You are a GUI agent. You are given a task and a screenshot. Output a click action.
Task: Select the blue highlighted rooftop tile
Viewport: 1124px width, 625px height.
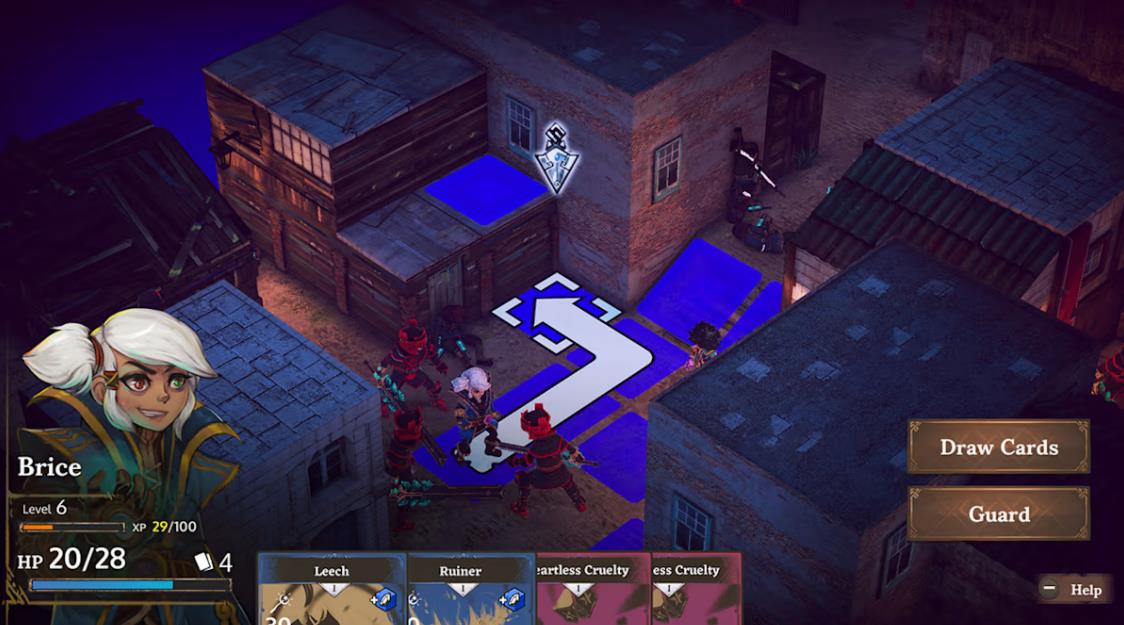487,189
